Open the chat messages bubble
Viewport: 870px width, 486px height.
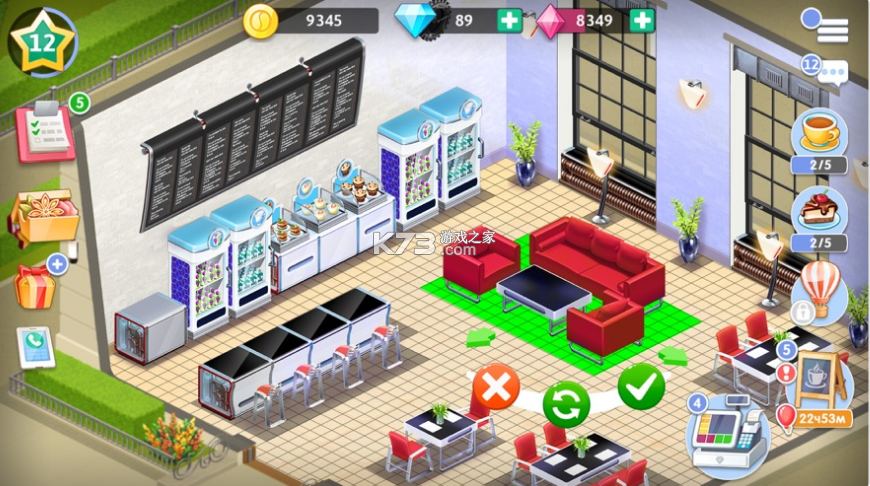pos(828,72)
